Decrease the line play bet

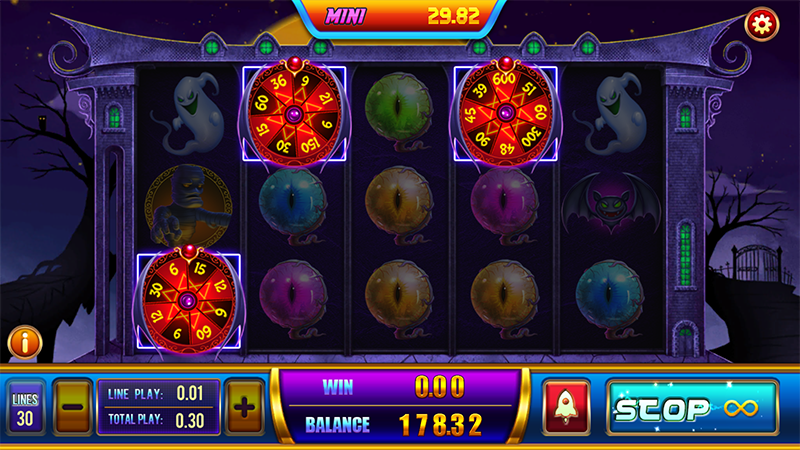pyautogui.click(x=72, y=407)
